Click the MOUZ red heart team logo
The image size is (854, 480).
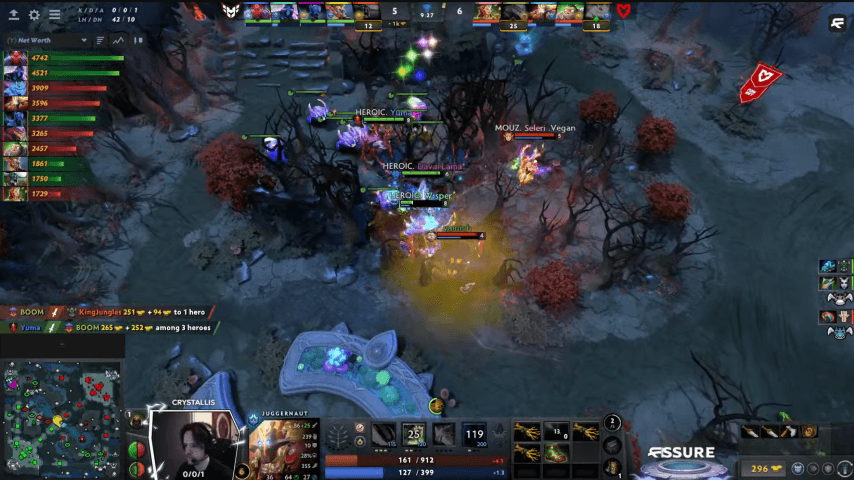click(624, 11)
